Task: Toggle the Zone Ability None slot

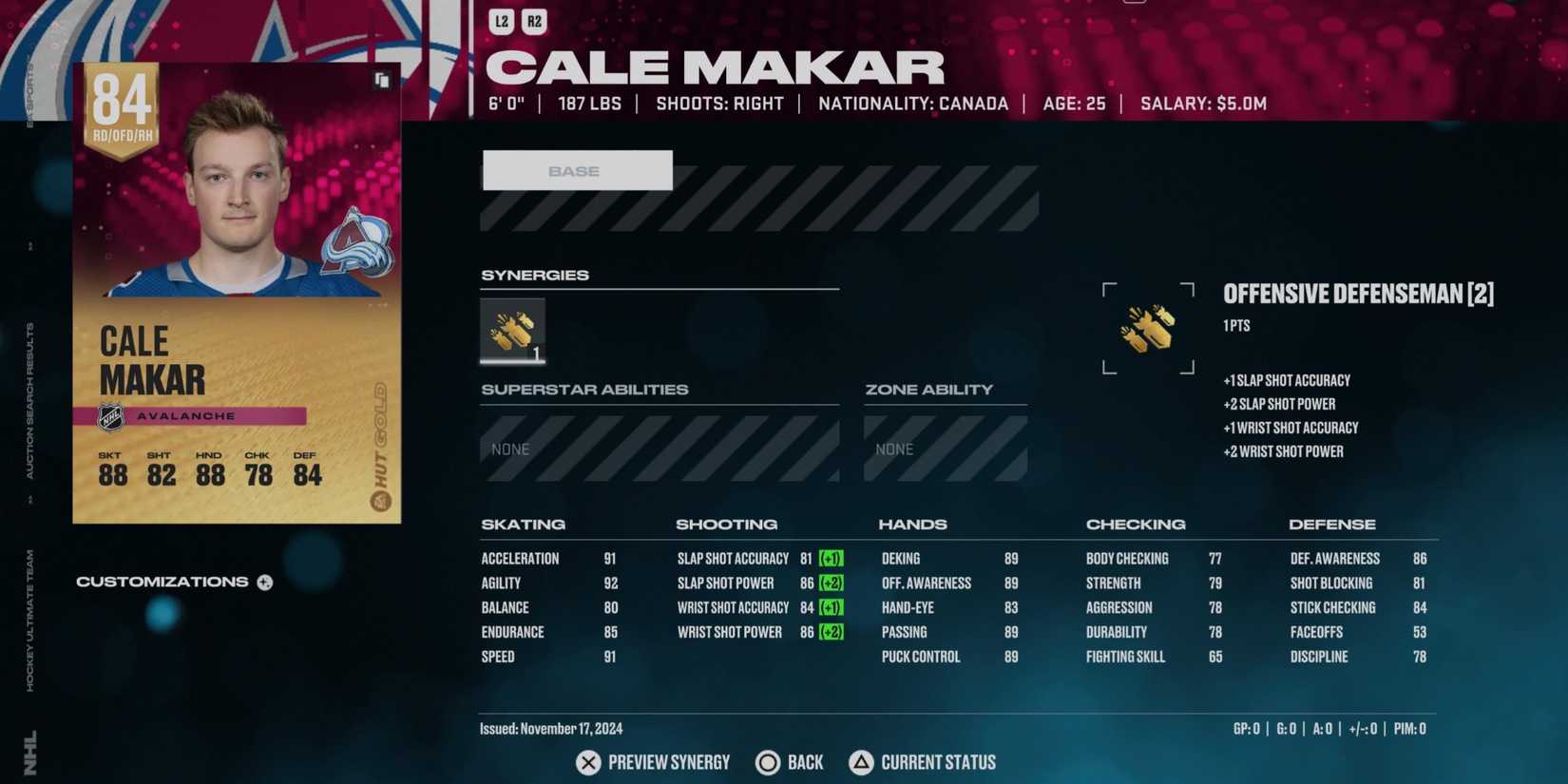Action: coord(945,448)
